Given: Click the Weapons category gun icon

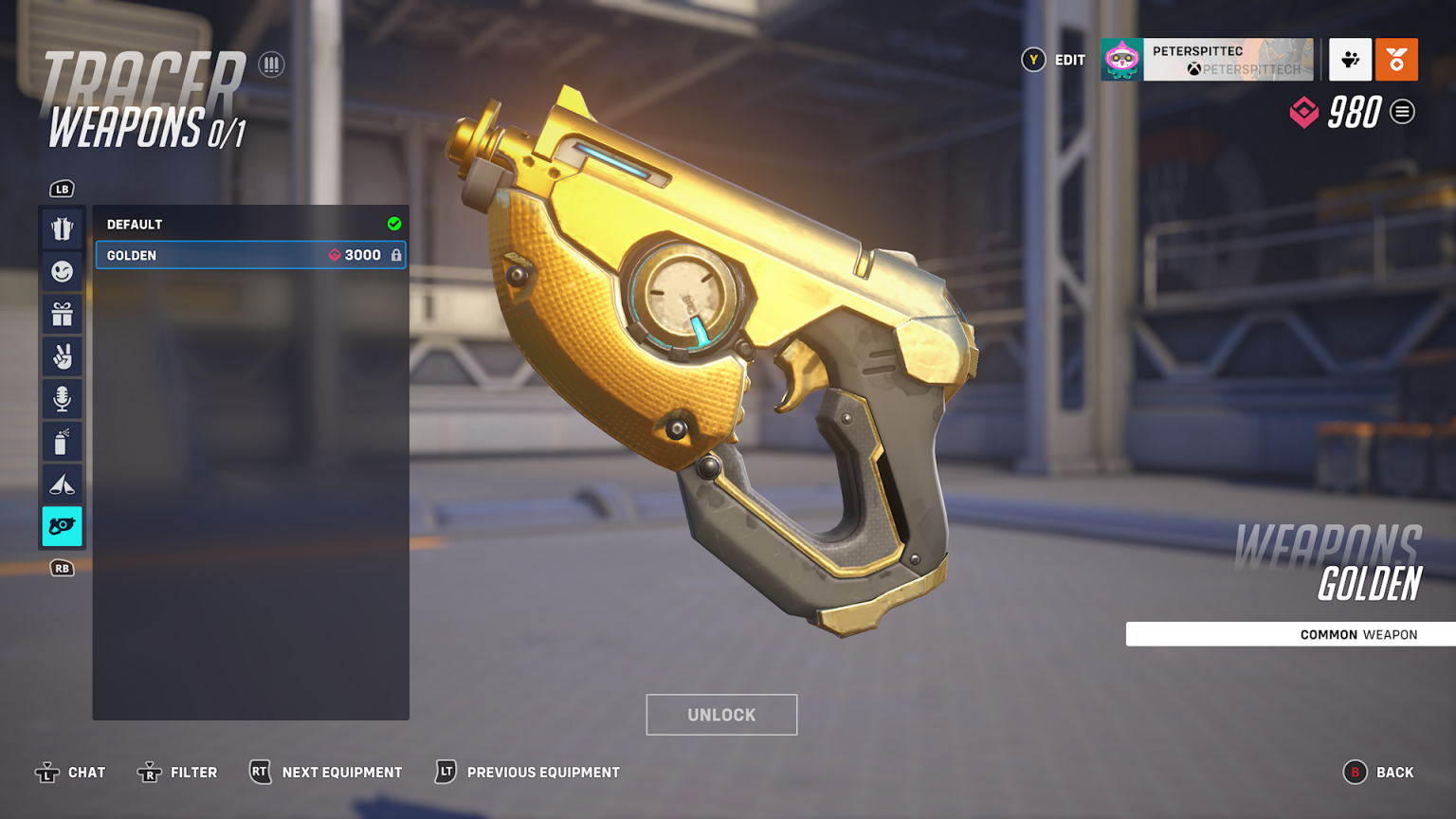Looking at the screenshot, I should pyautogui.click(x=62, y=526).
